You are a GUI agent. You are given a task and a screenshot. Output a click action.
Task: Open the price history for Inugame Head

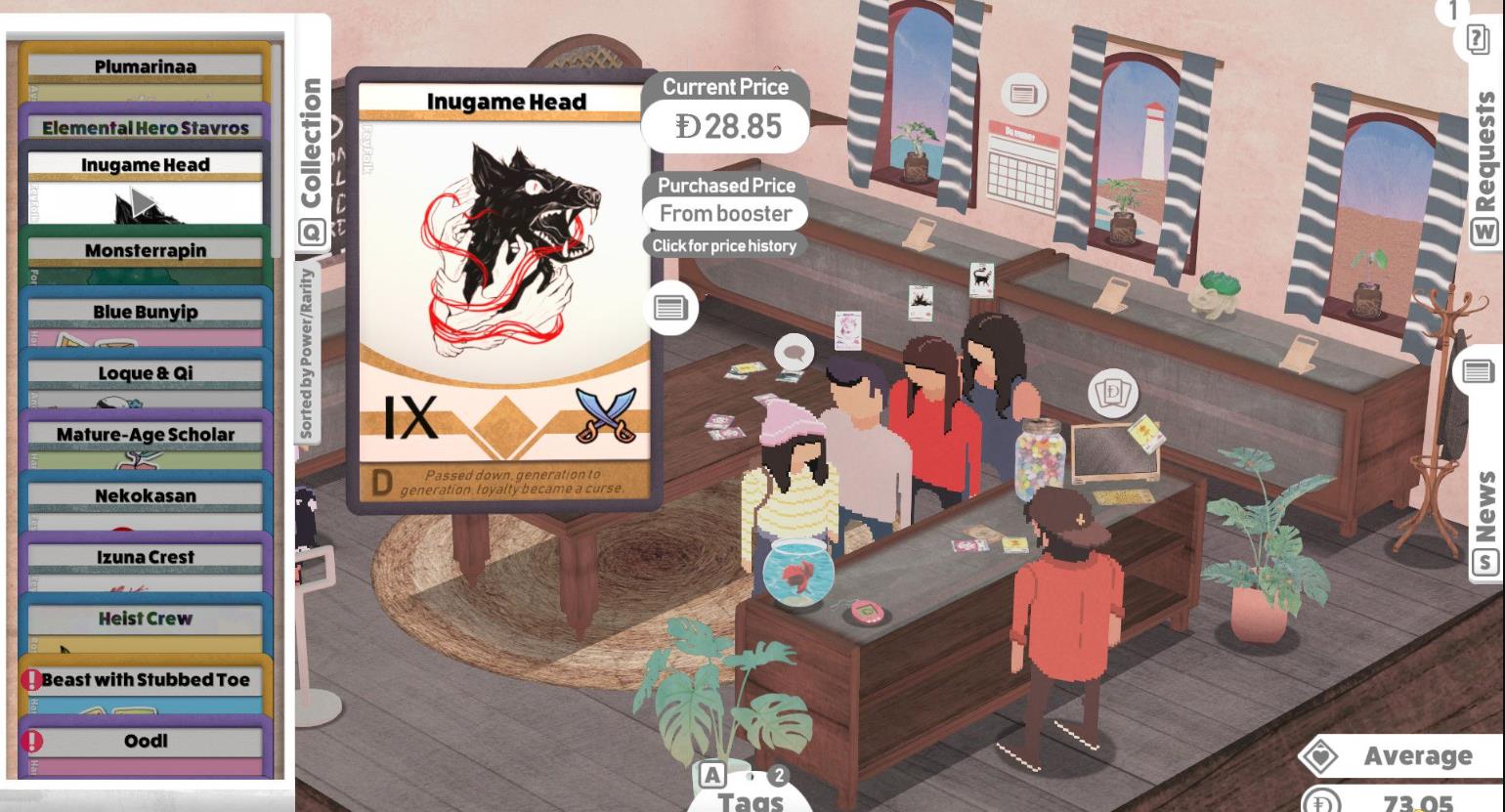coord(725,245)
